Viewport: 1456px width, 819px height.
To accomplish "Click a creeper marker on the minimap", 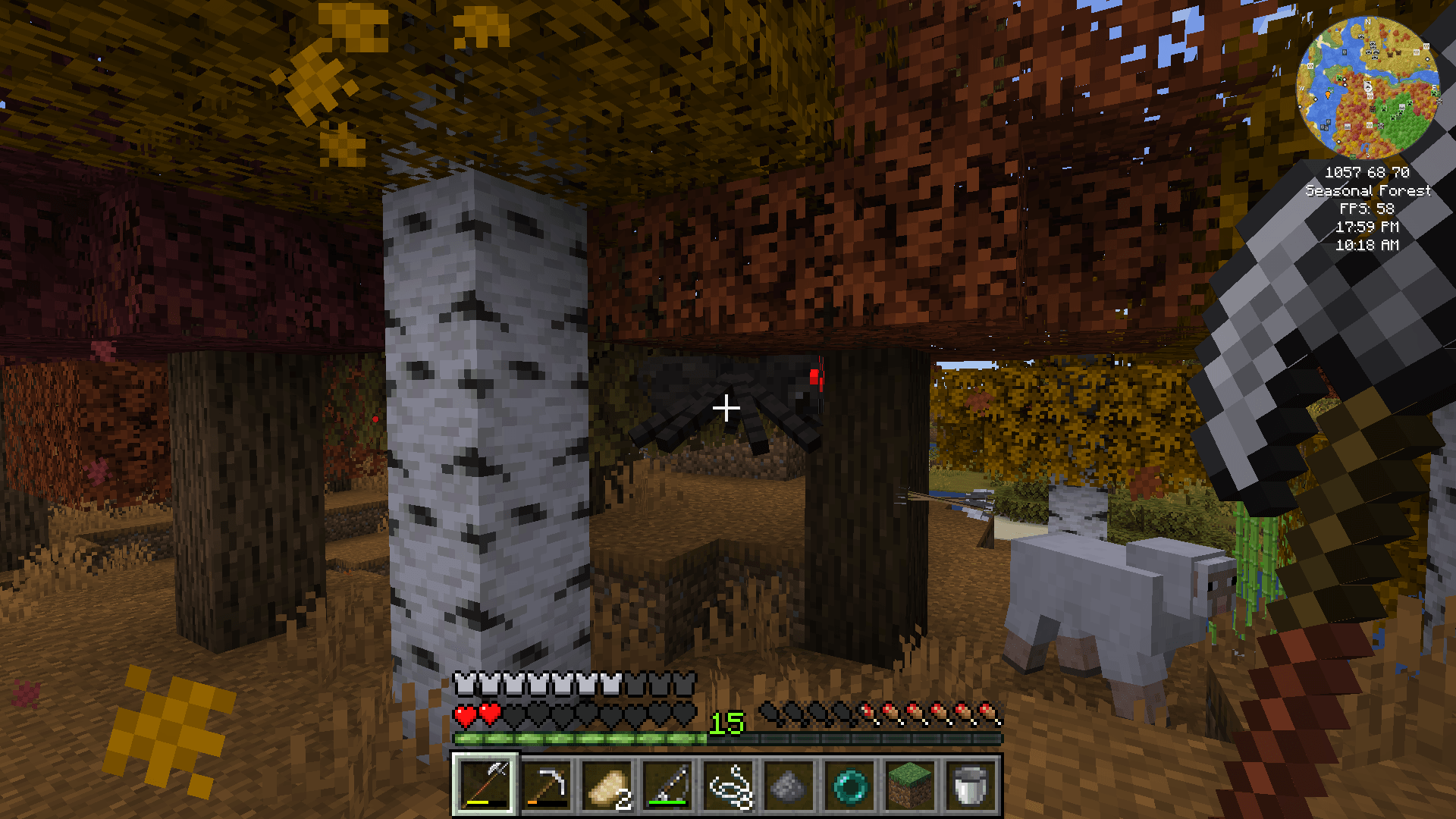I will click(1338, 78).
